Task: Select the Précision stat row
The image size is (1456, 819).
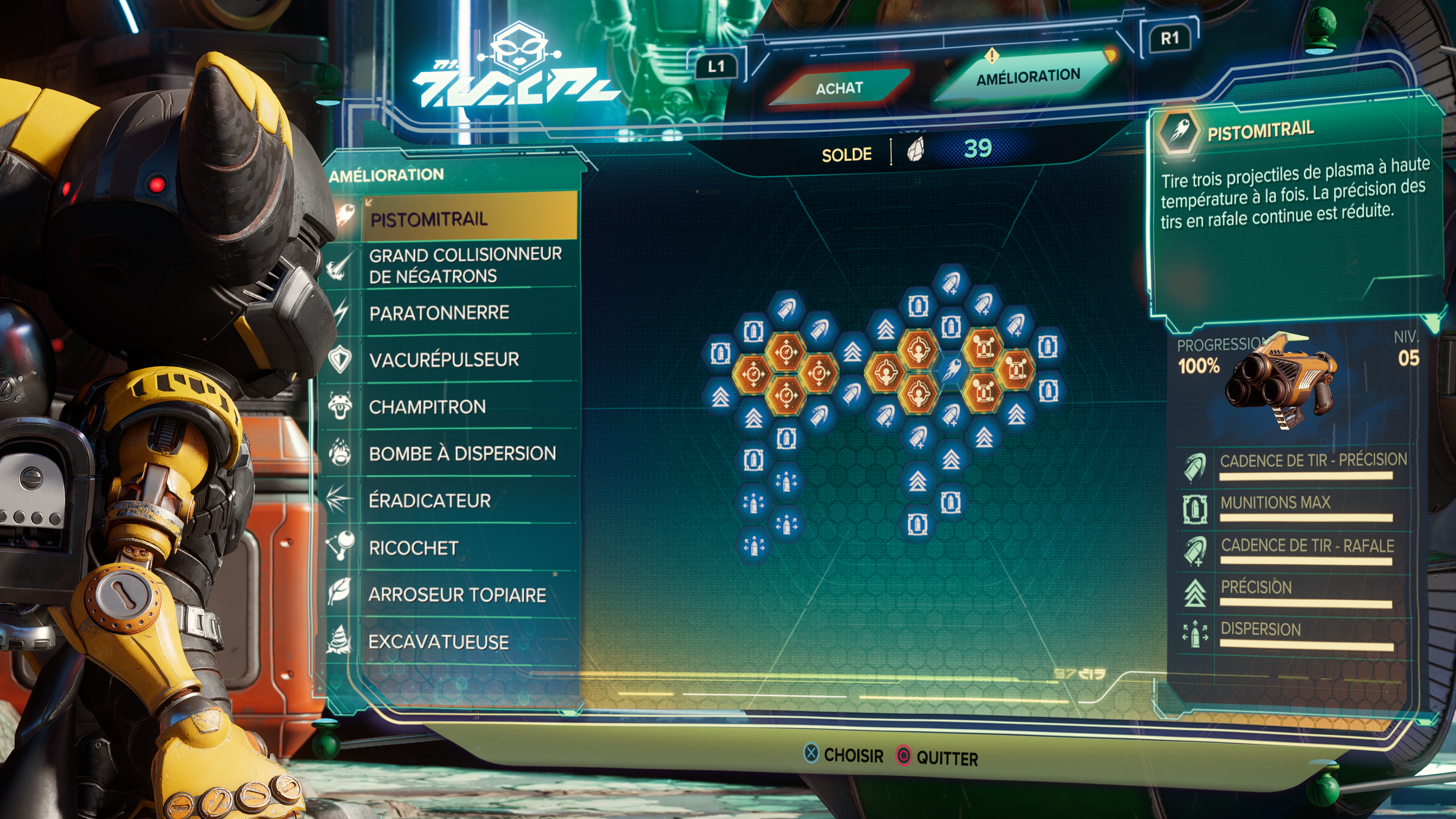Action: pyautogui.click(x=1256, y=587)
